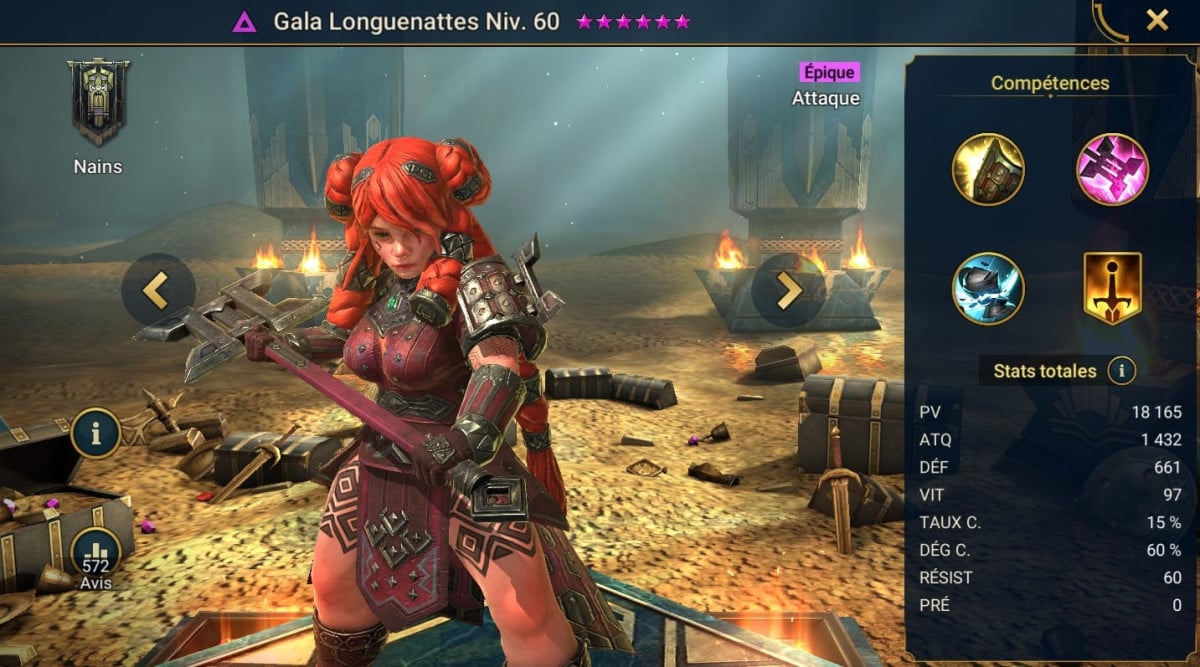Screen dimensions: 1200x667
Task: Select the orange sword aura icon
Action: (1112, 289)
